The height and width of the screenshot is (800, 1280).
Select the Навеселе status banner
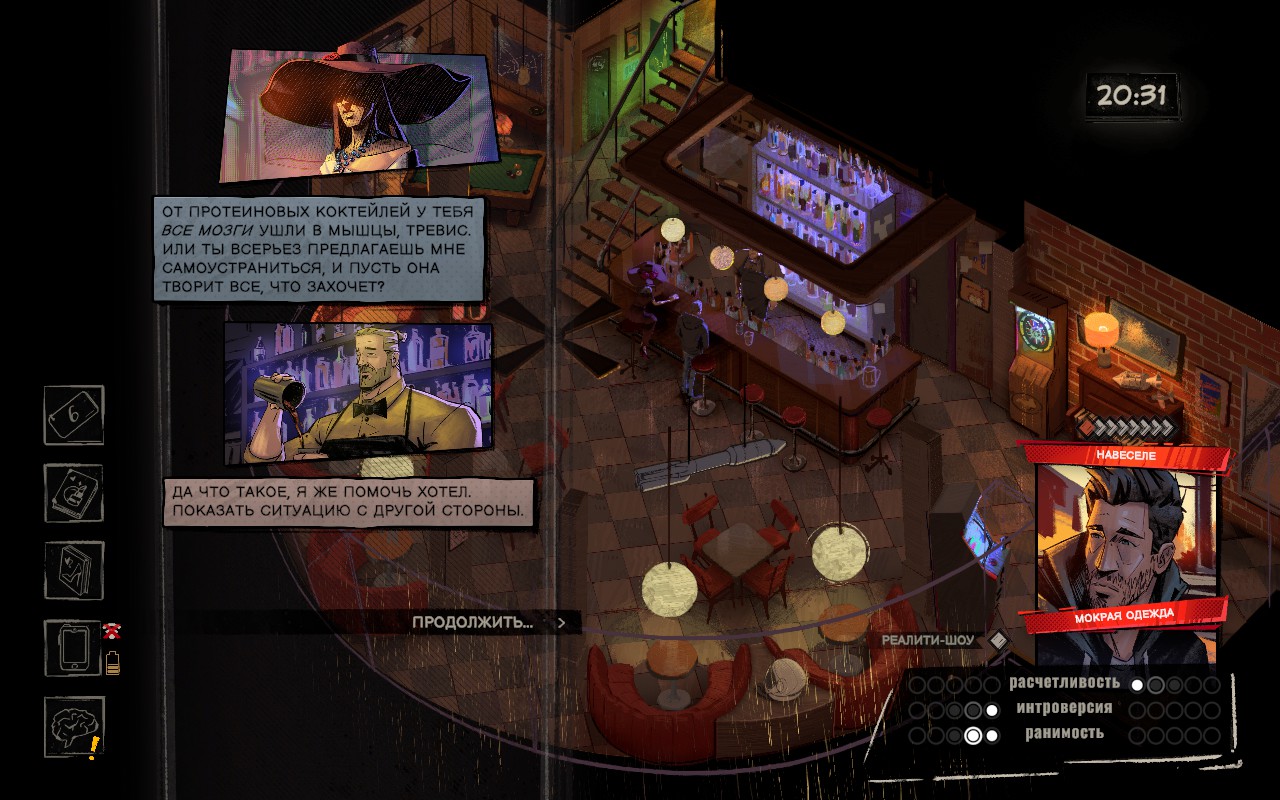click(x=1123, y=455)
